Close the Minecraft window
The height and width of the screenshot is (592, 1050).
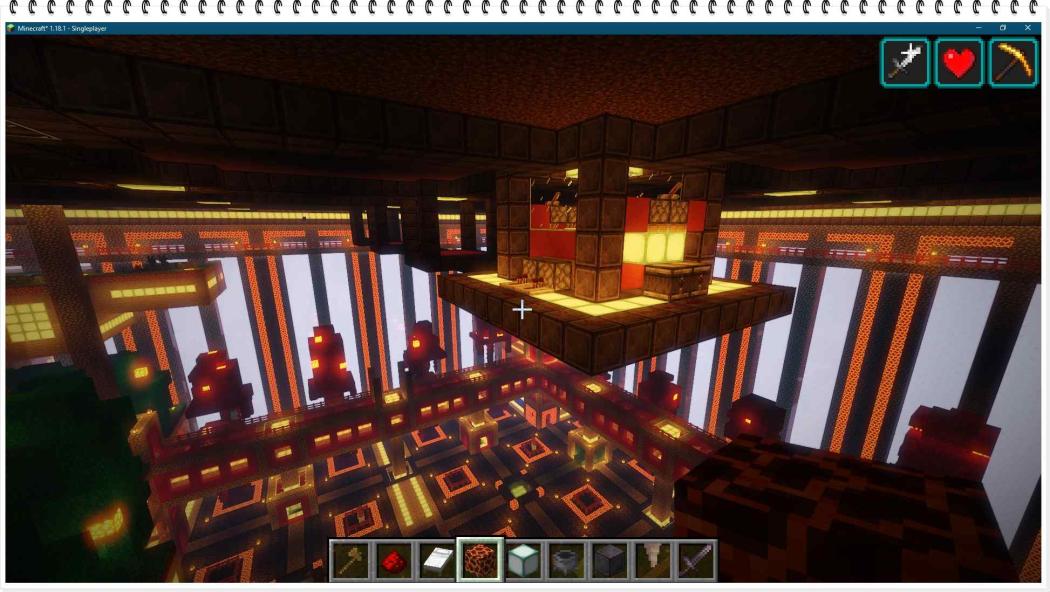pyautogui.click(x=1028, y=28)
